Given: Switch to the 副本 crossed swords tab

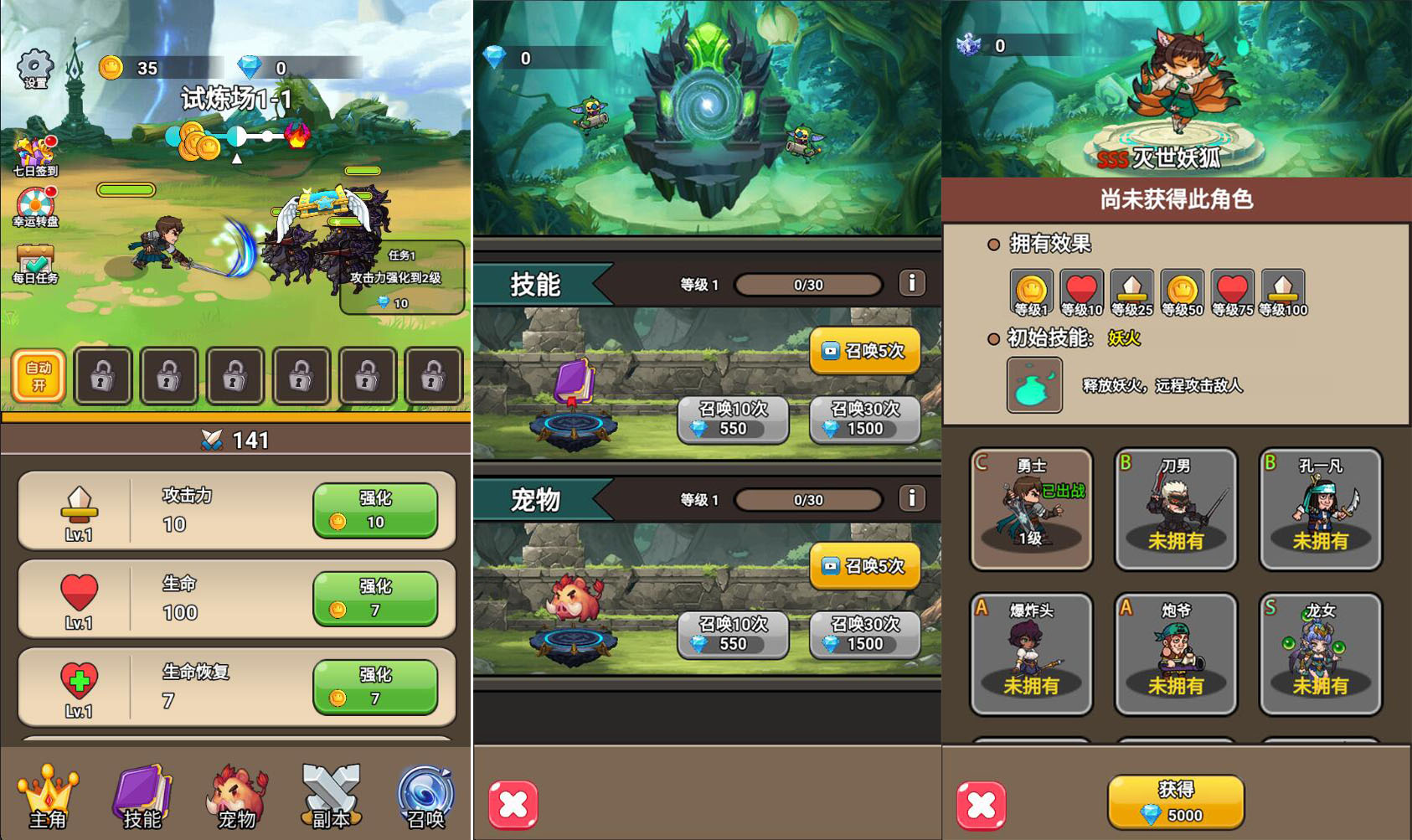Looking at the screenshot, I should pyautogui.click(x=331, y=796).
